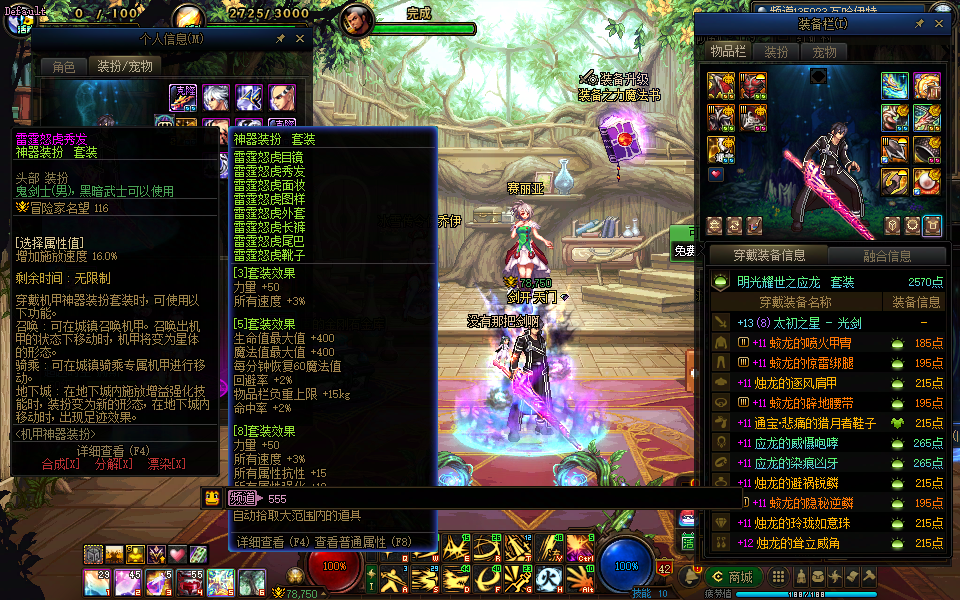Click the 频道 channel selector in chat
Screen dimensions: 960x600
(242, 498)
